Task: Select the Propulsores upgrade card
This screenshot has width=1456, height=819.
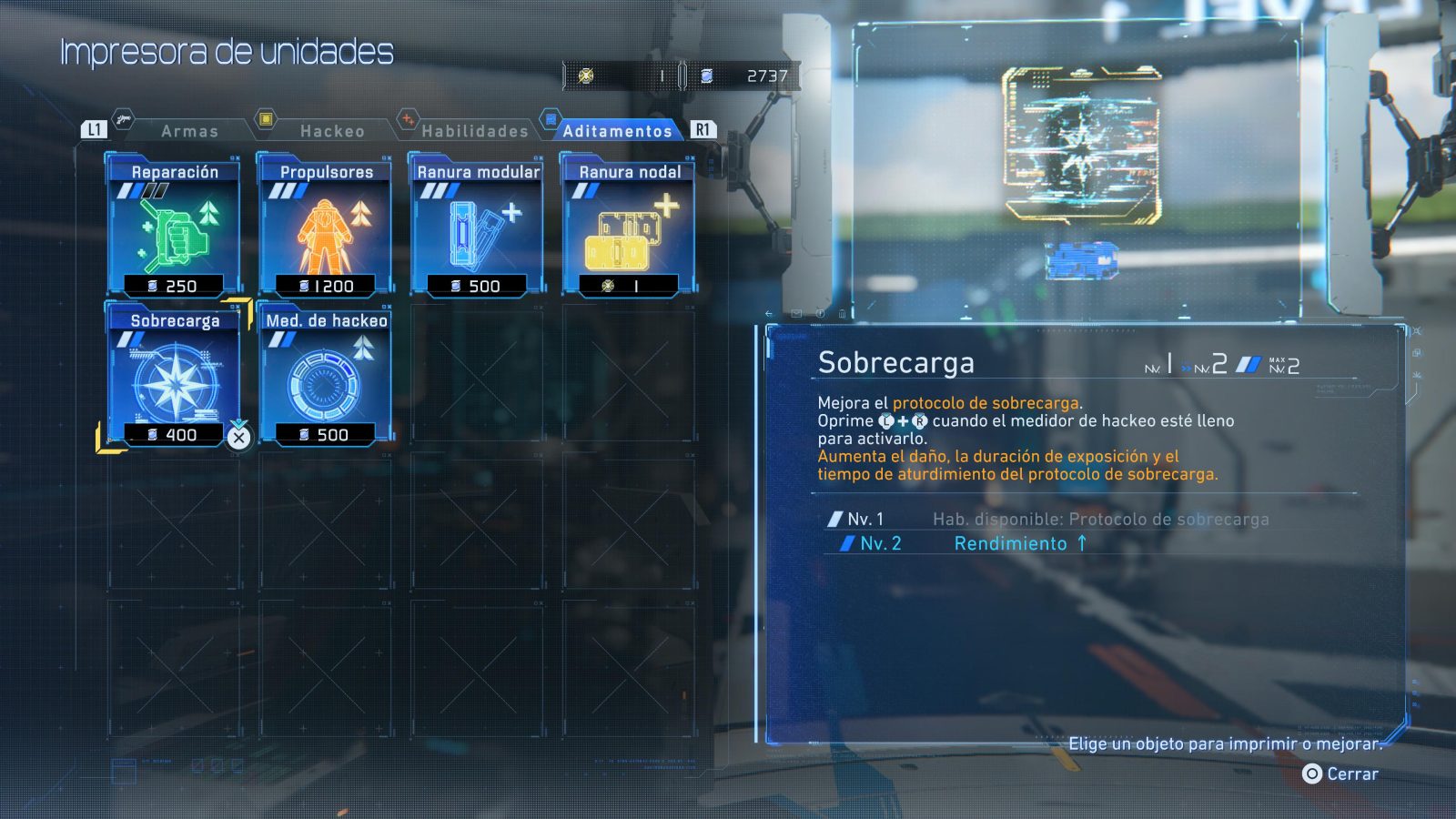Action: [326, 227]
